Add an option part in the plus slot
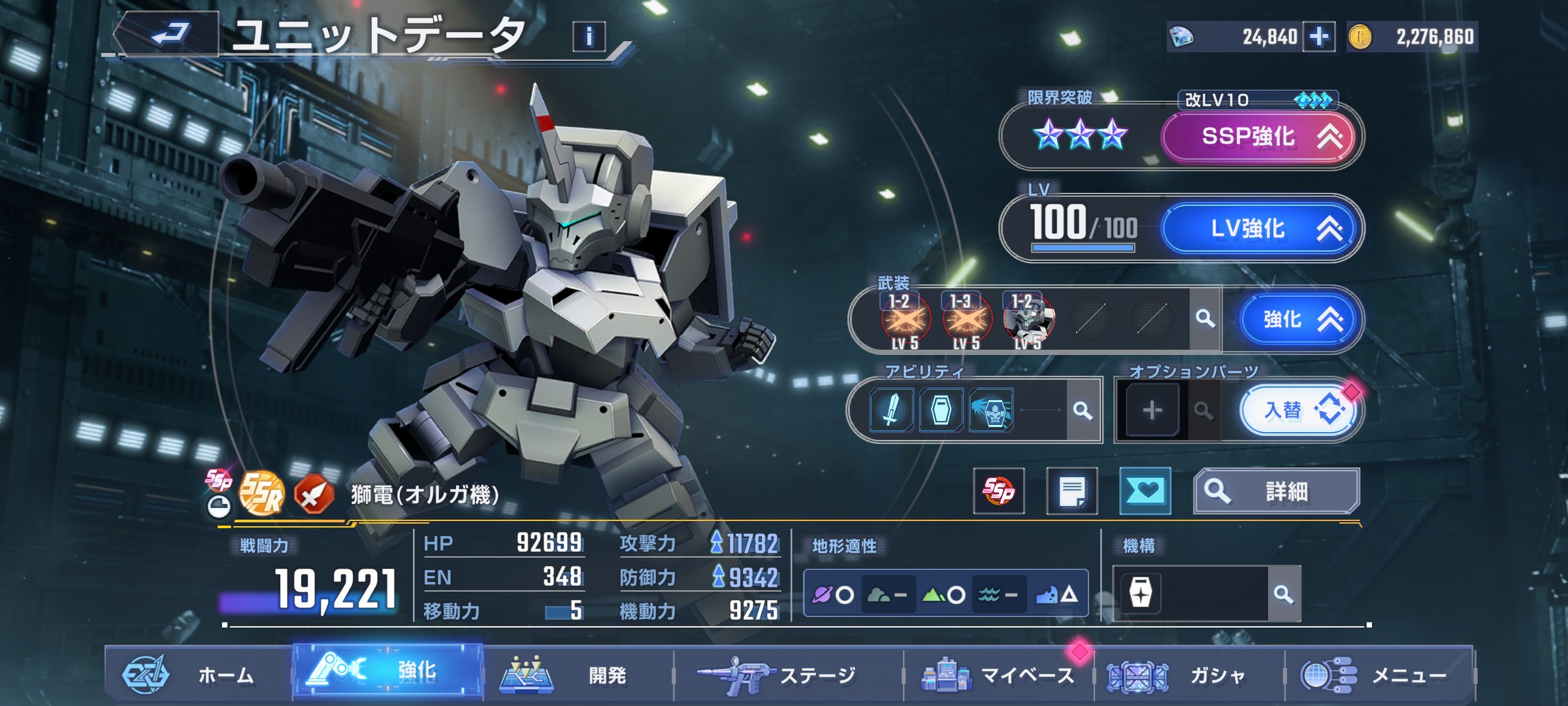1568x706 pixels. tap(1152, 411)
